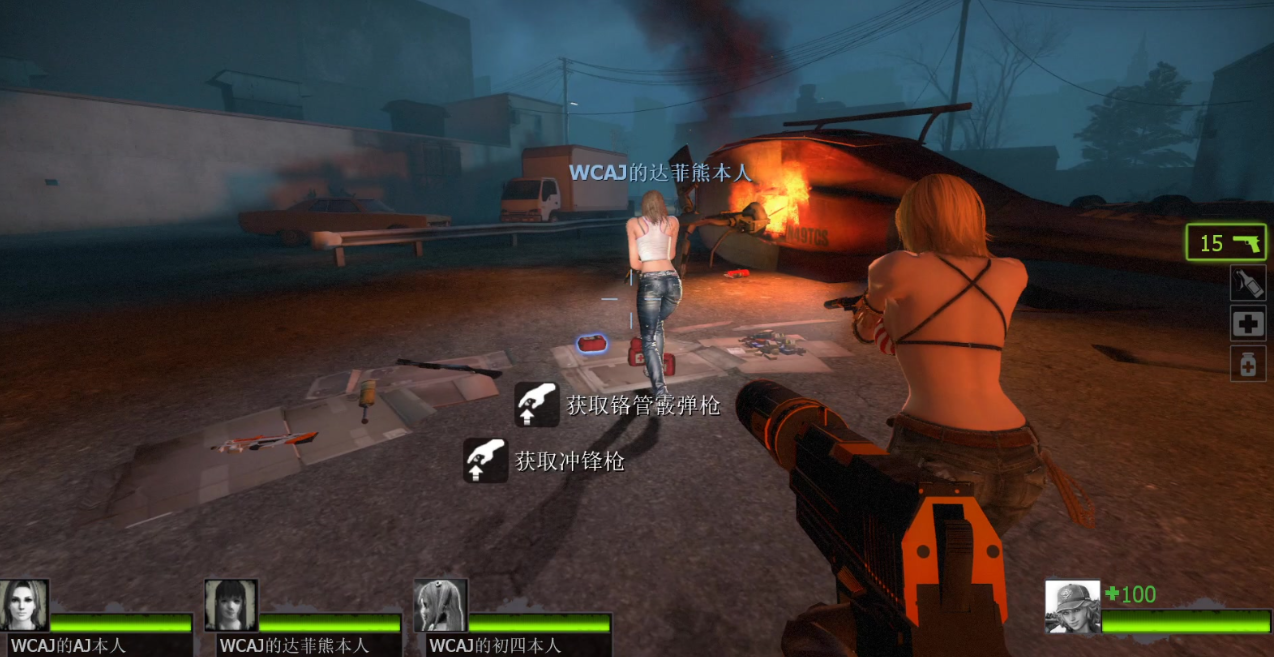The width and height of the screenshot is (1274, 657).
Task: Choose the first aid kit slot
Action: tap(1248, 323)
